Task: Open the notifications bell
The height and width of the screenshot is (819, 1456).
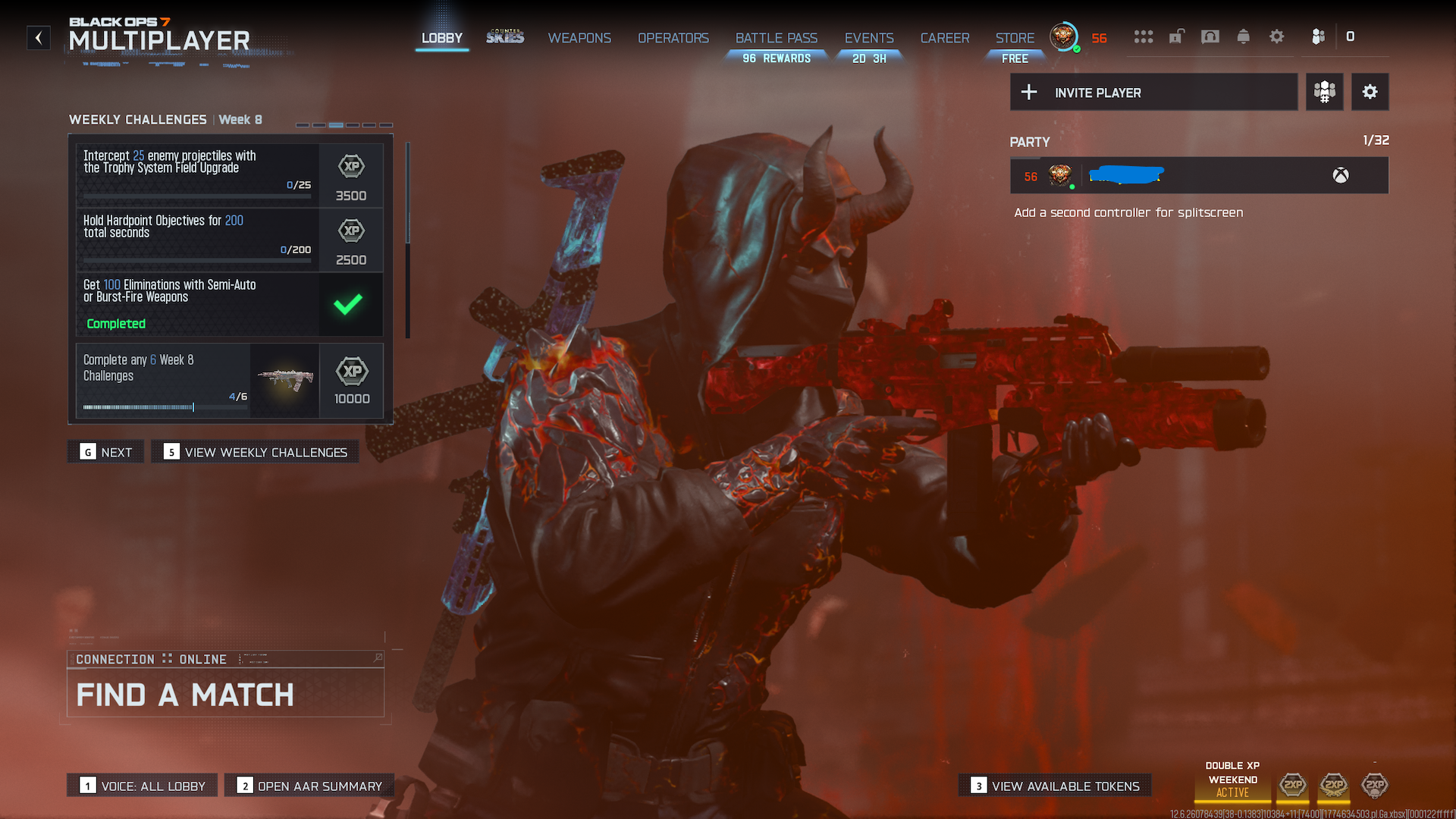Action: [1244, 36]
